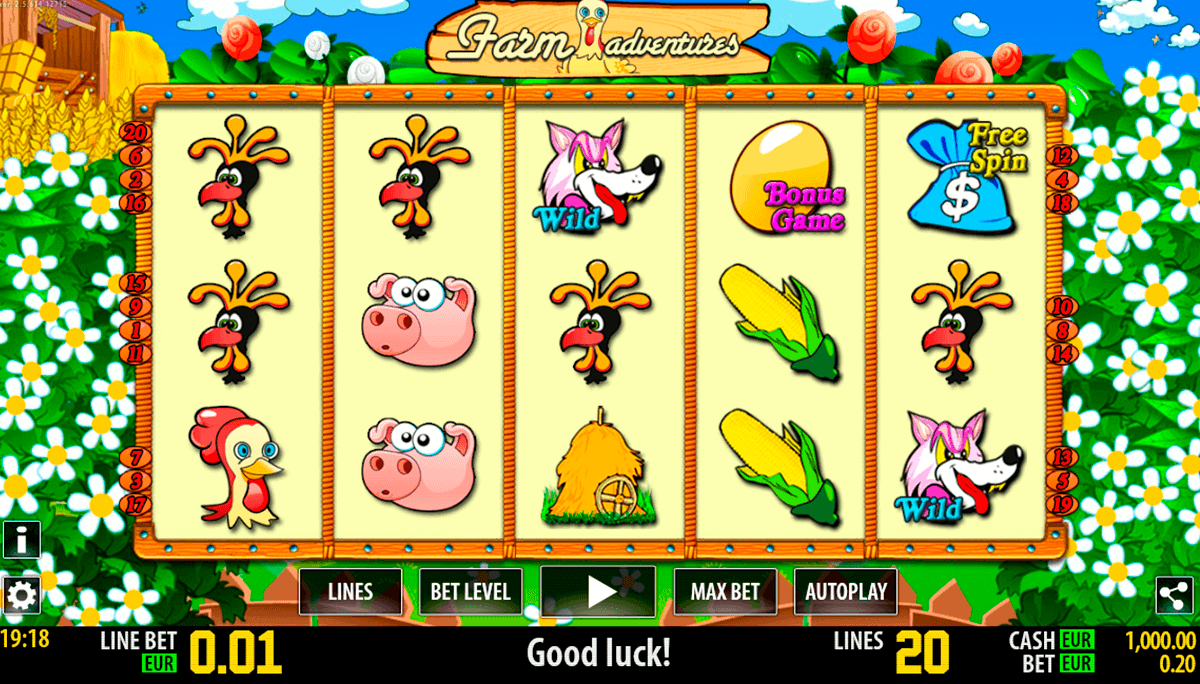Show payline number 15 marker

(x=136, y=283)
